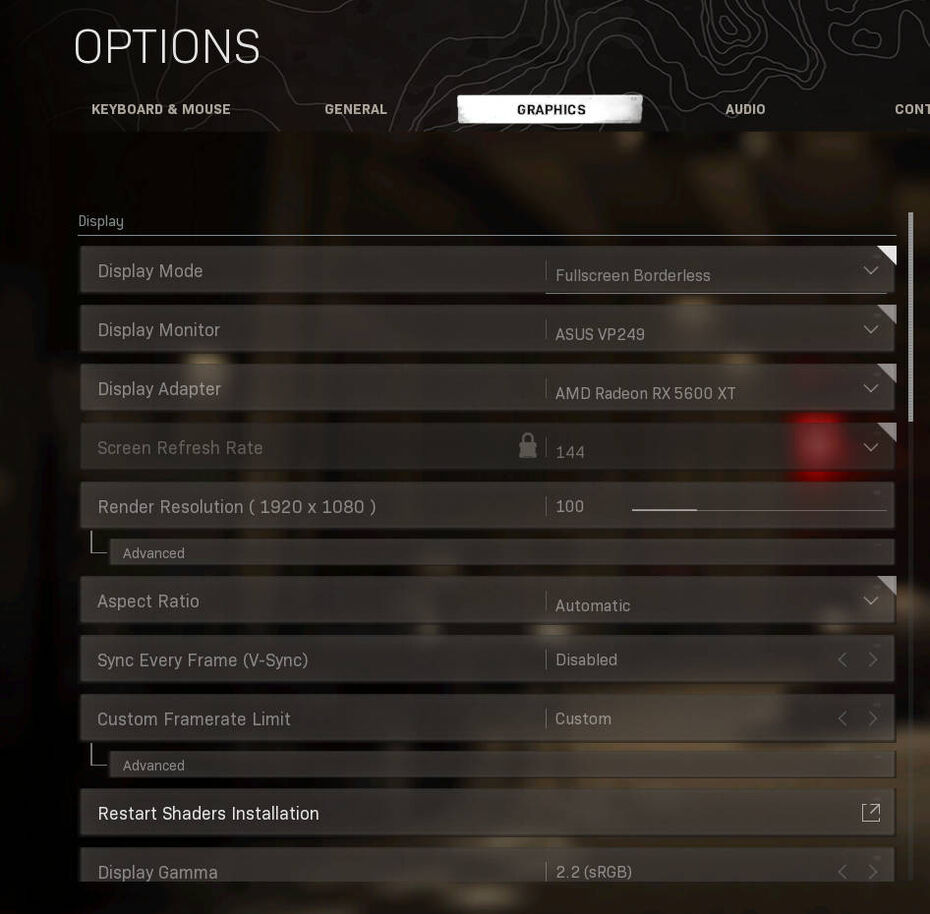The width and height of the screenshot is (930, 914).
Task: Choose a different Display Monitor
Action: pyautogui.click(x=716, y=331)
